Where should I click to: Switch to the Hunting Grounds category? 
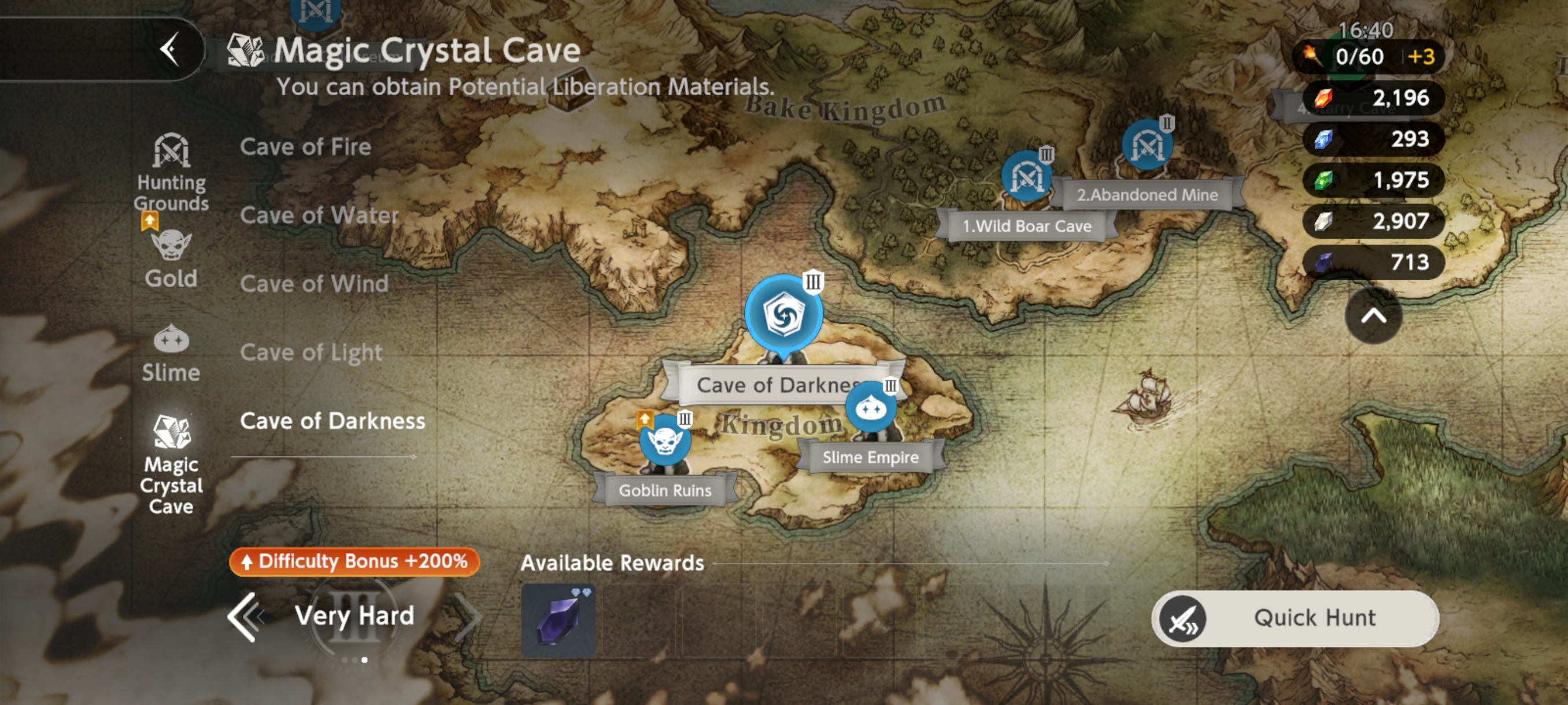tap(171, 172)
